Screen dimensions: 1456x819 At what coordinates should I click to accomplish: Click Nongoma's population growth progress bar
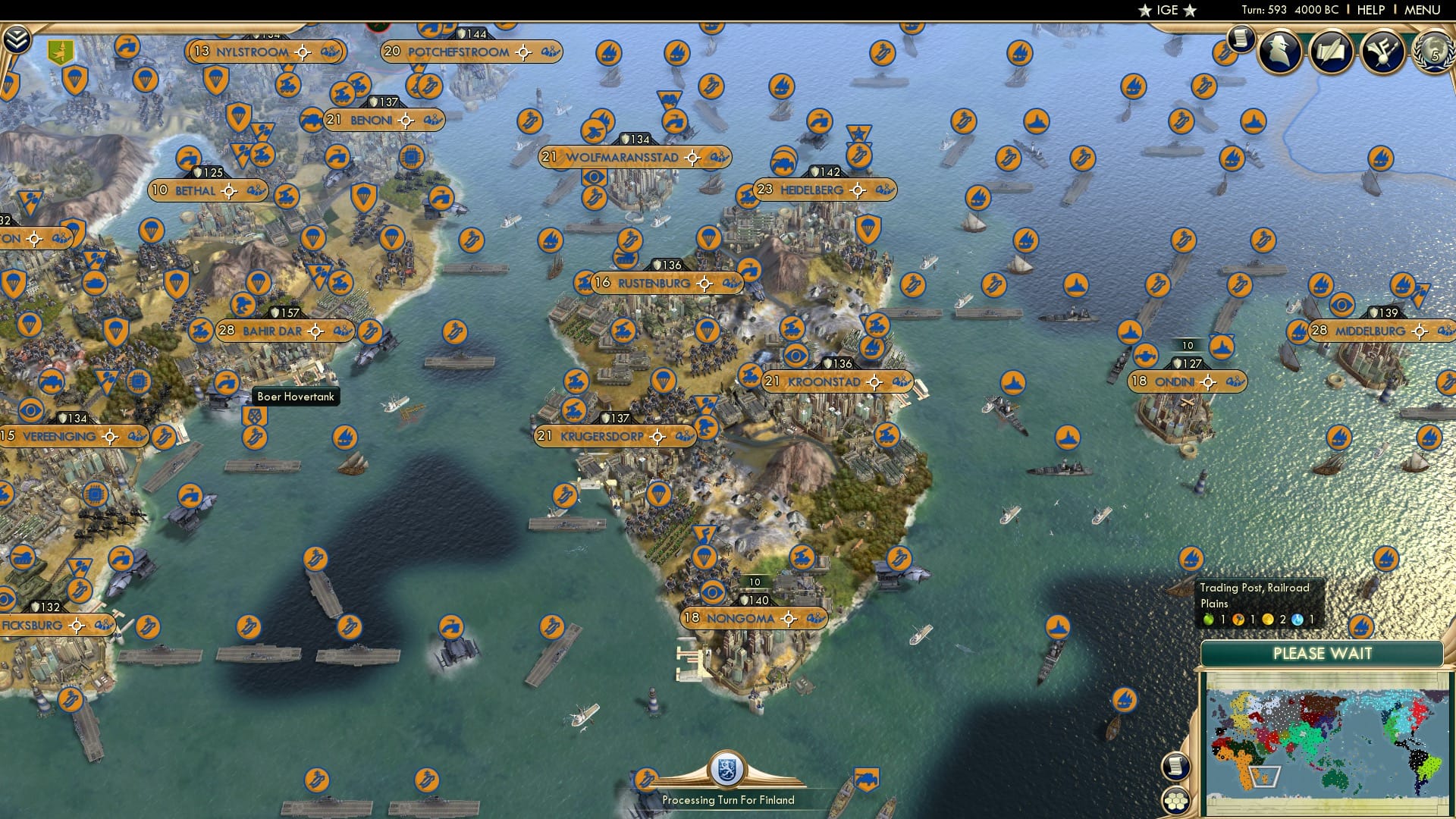tap(754, 582)
